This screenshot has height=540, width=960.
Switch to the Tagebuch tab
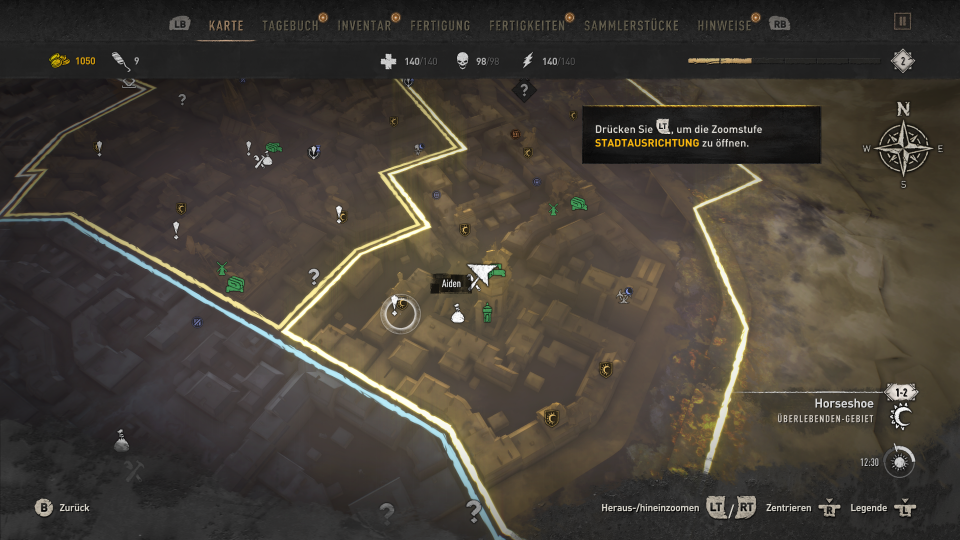tap(290, 25)
